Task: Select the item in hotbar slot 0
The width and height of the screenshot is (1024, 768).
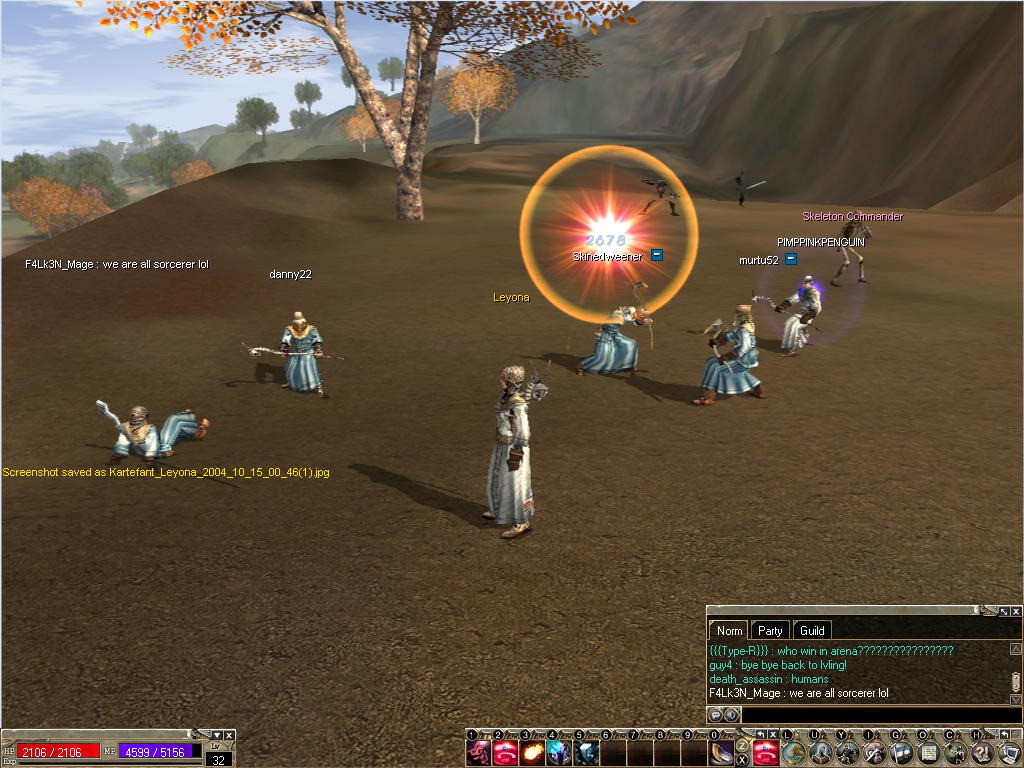Action: coord(722,754)
